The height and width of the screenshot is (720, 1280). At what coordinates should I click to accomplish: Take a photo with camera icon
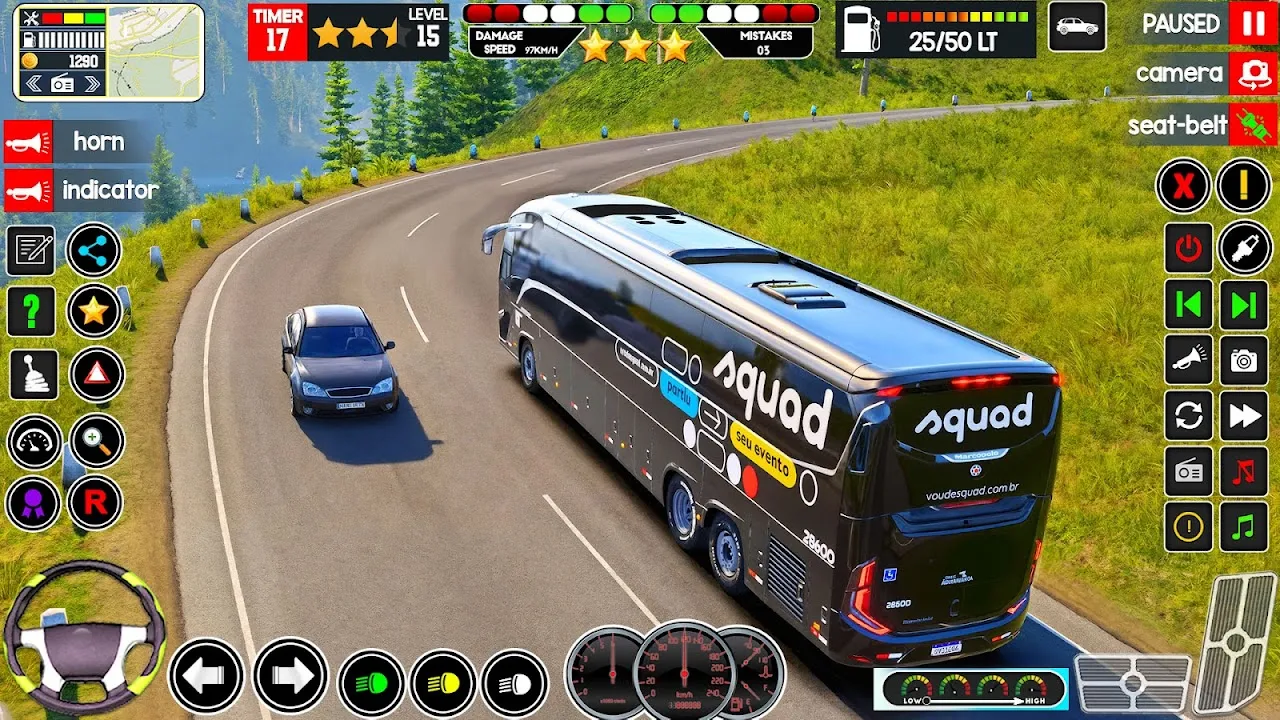[1244, 360]
